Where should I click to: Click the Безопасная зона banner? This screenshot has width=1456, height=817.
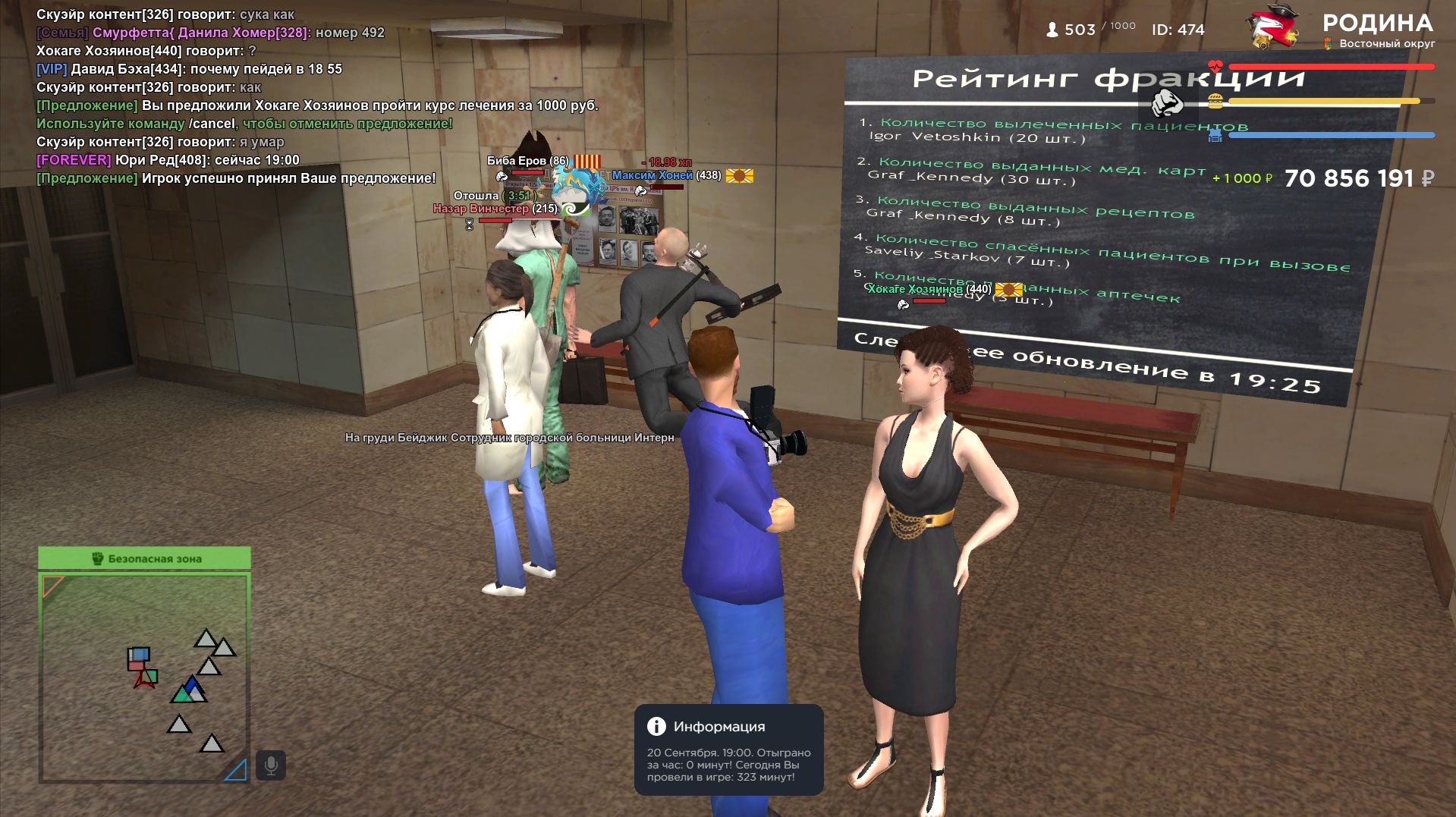click(144, 558)
